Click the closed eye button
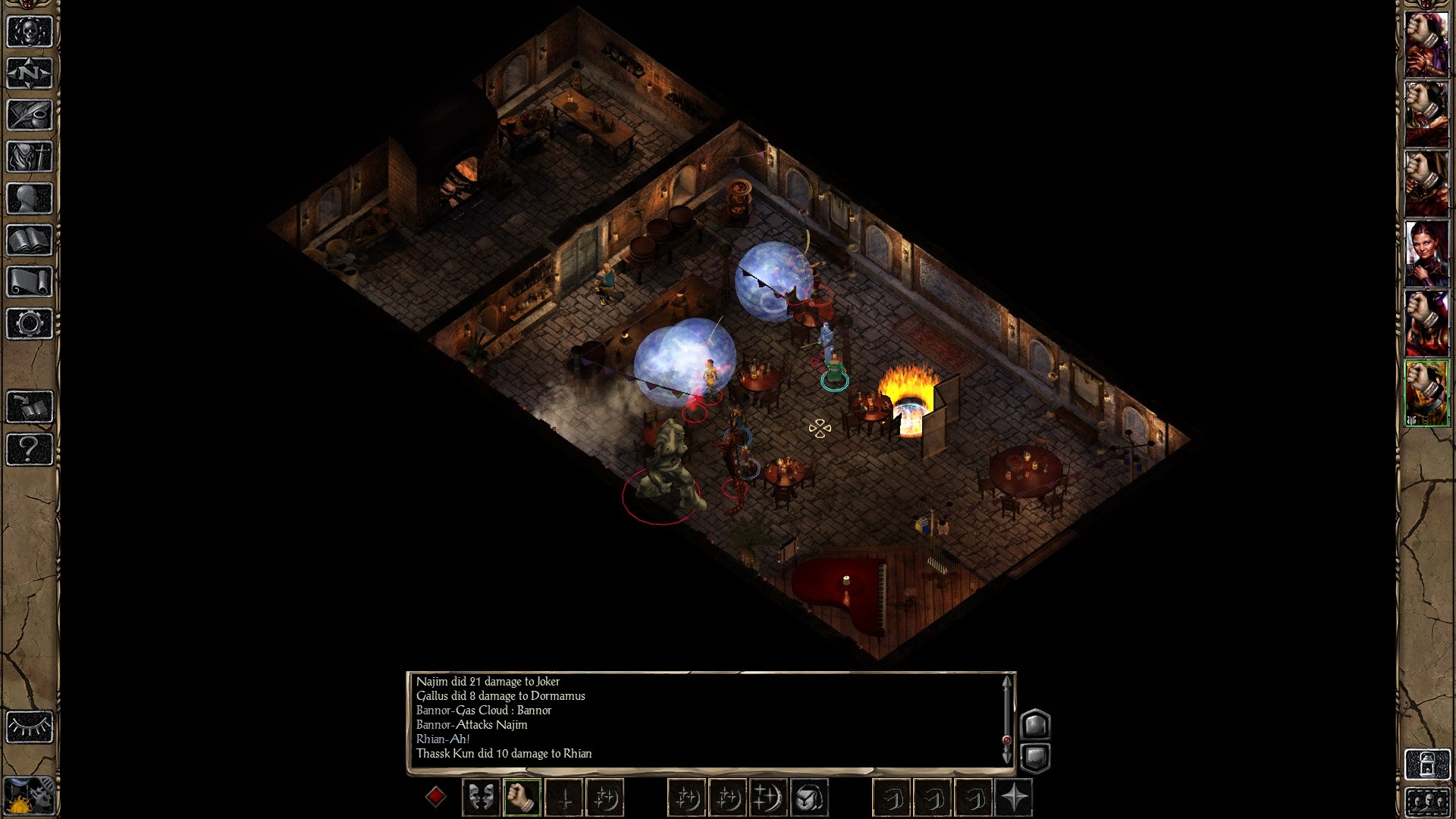Image resolution: width=1456 pixels, height=819 pixels. click(x=30, y=727)
